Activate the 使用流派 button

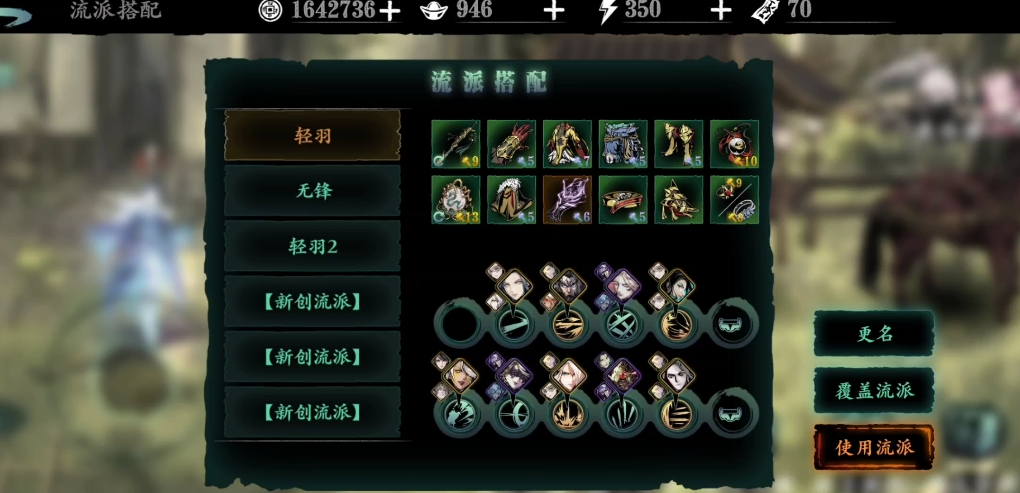coord(874,447)
